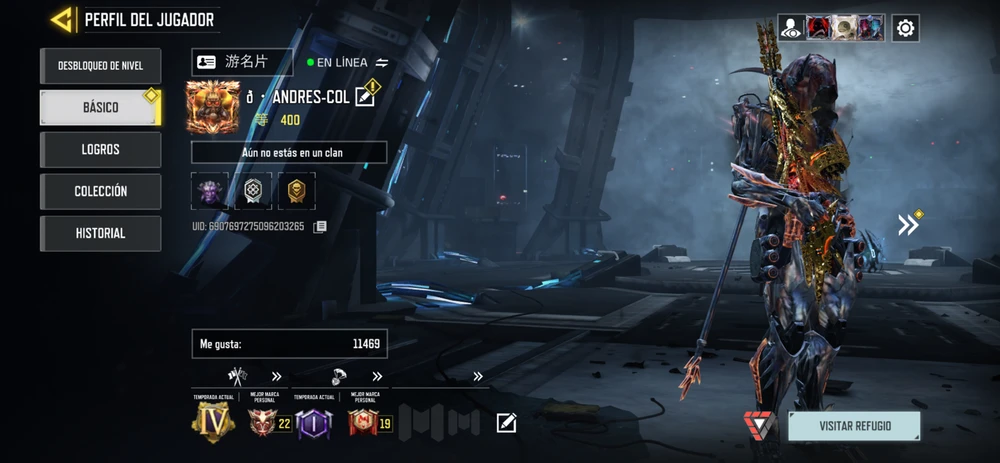The image size is (1000, 463).
Task: Click the 'Aún no estás en un clan' bar
Action: (289, 152)
